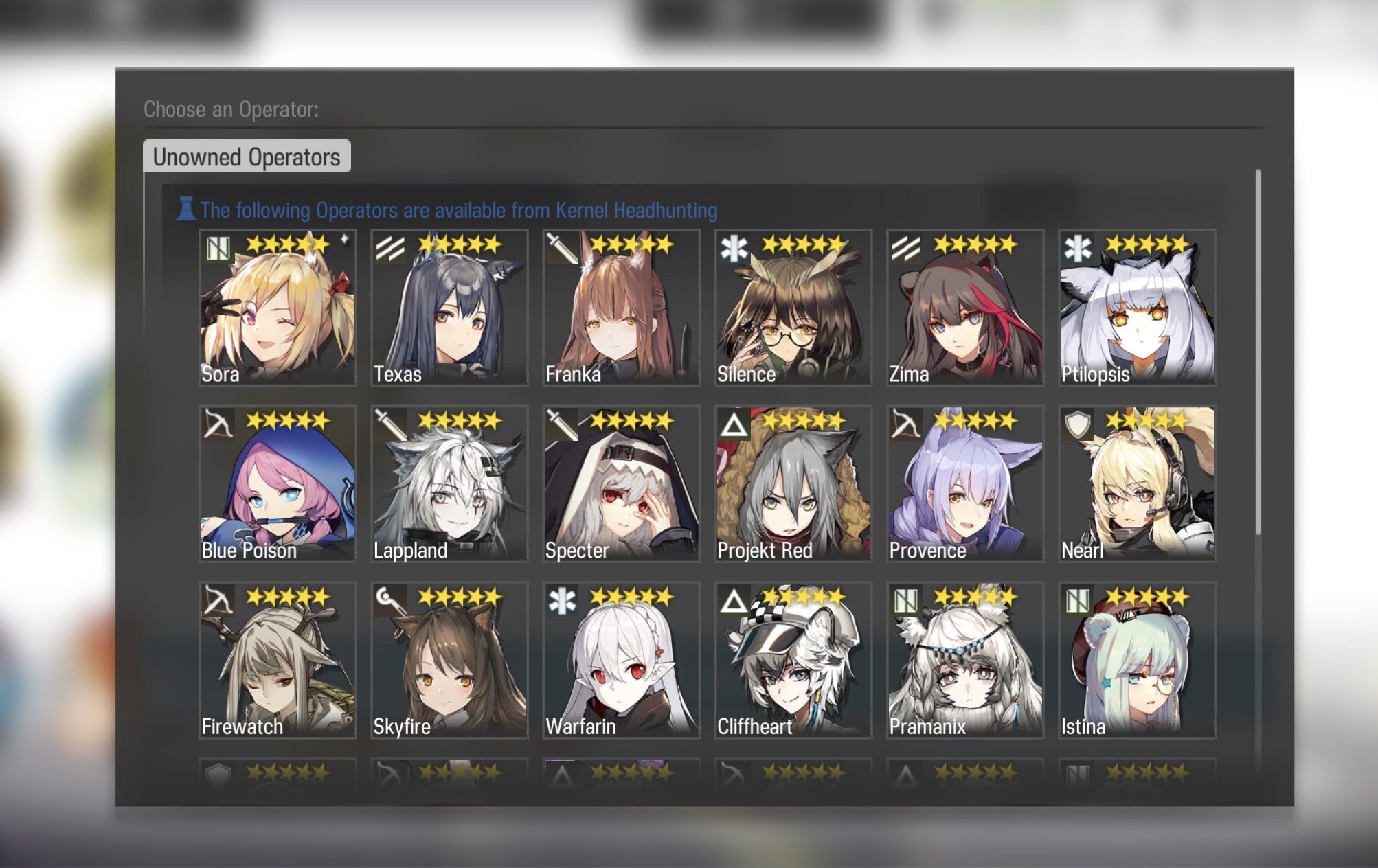The height and width of the screenshot is (868, 1378).
Task: Choose the Texas operator card
Action: [449, 308]
